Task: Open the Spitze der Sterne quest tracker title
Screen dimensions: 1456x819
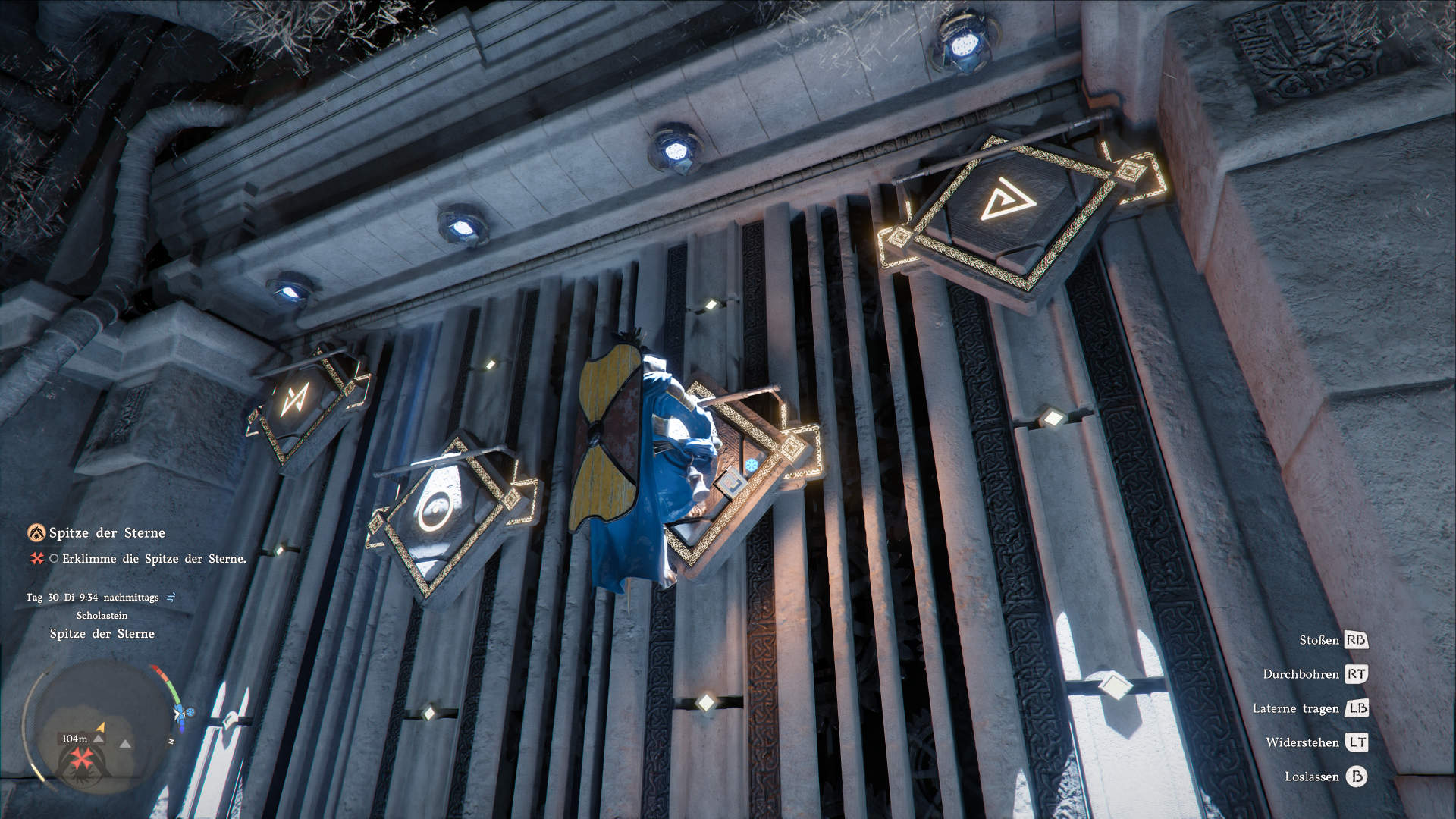Action: (107, 533)
